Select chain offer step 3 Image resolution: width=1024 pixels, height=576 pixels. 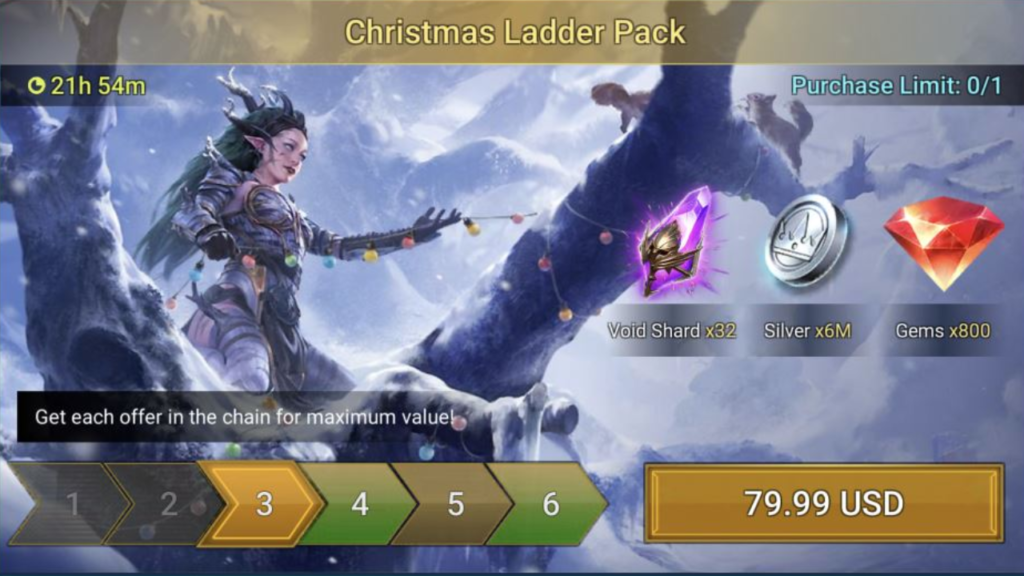[263, 504]
